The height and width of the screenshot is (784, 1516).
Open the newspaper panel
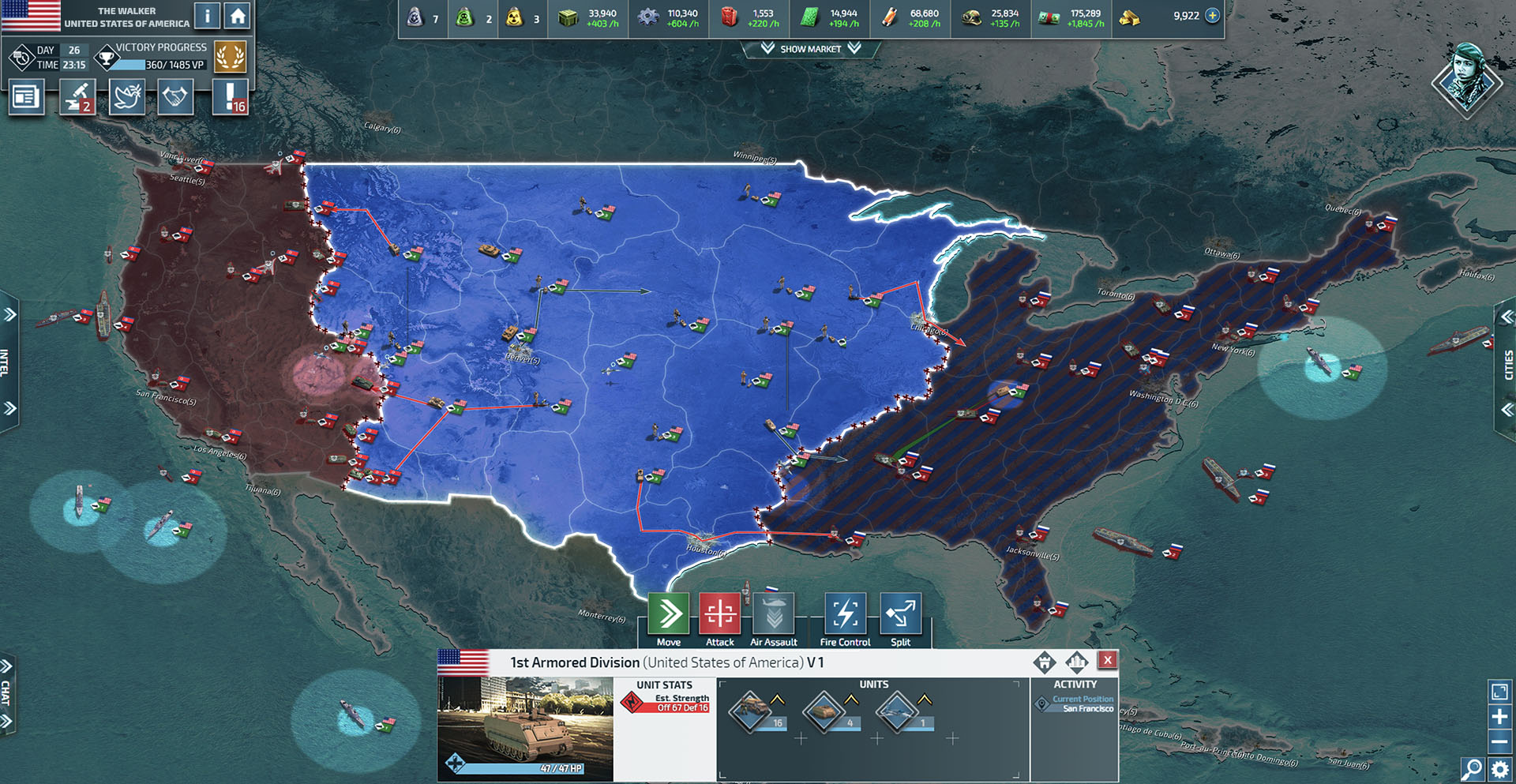[x=26, y=96]
